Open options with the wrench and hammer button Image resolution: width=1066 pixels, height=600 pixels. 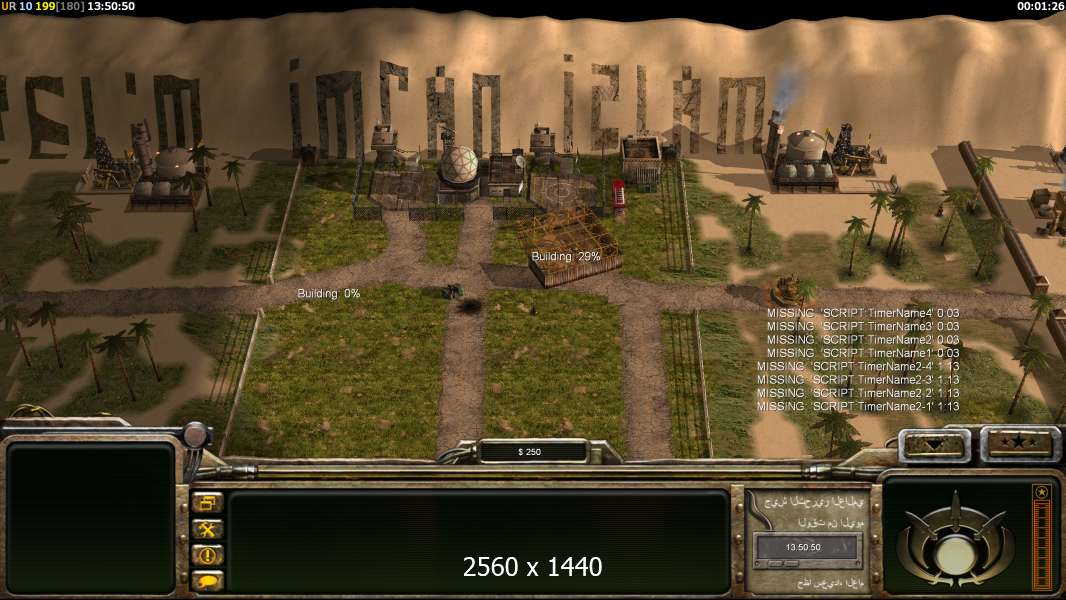(x=208, y=529)
